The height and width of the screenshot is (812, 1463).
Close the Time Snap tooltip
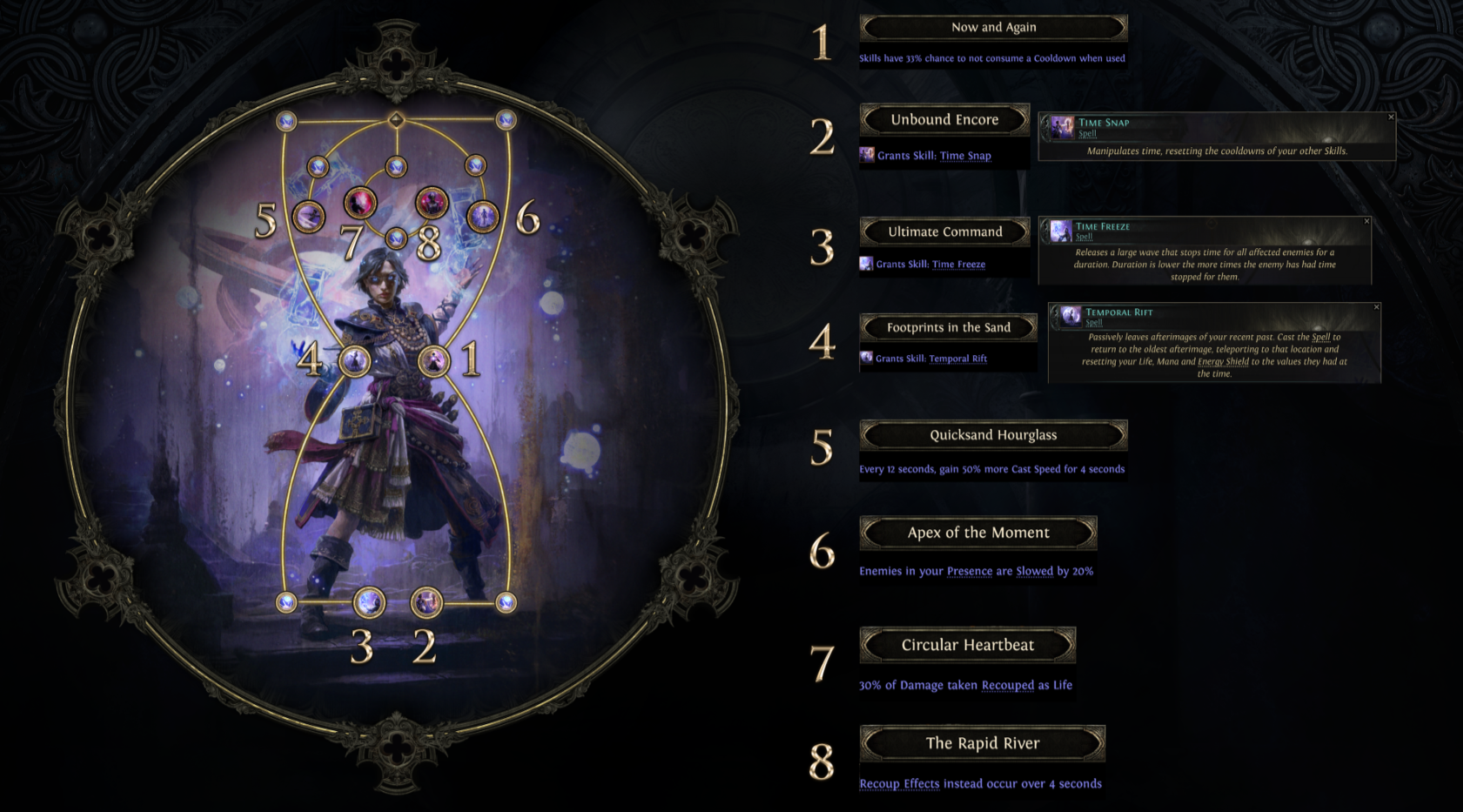click(1391, 117)
